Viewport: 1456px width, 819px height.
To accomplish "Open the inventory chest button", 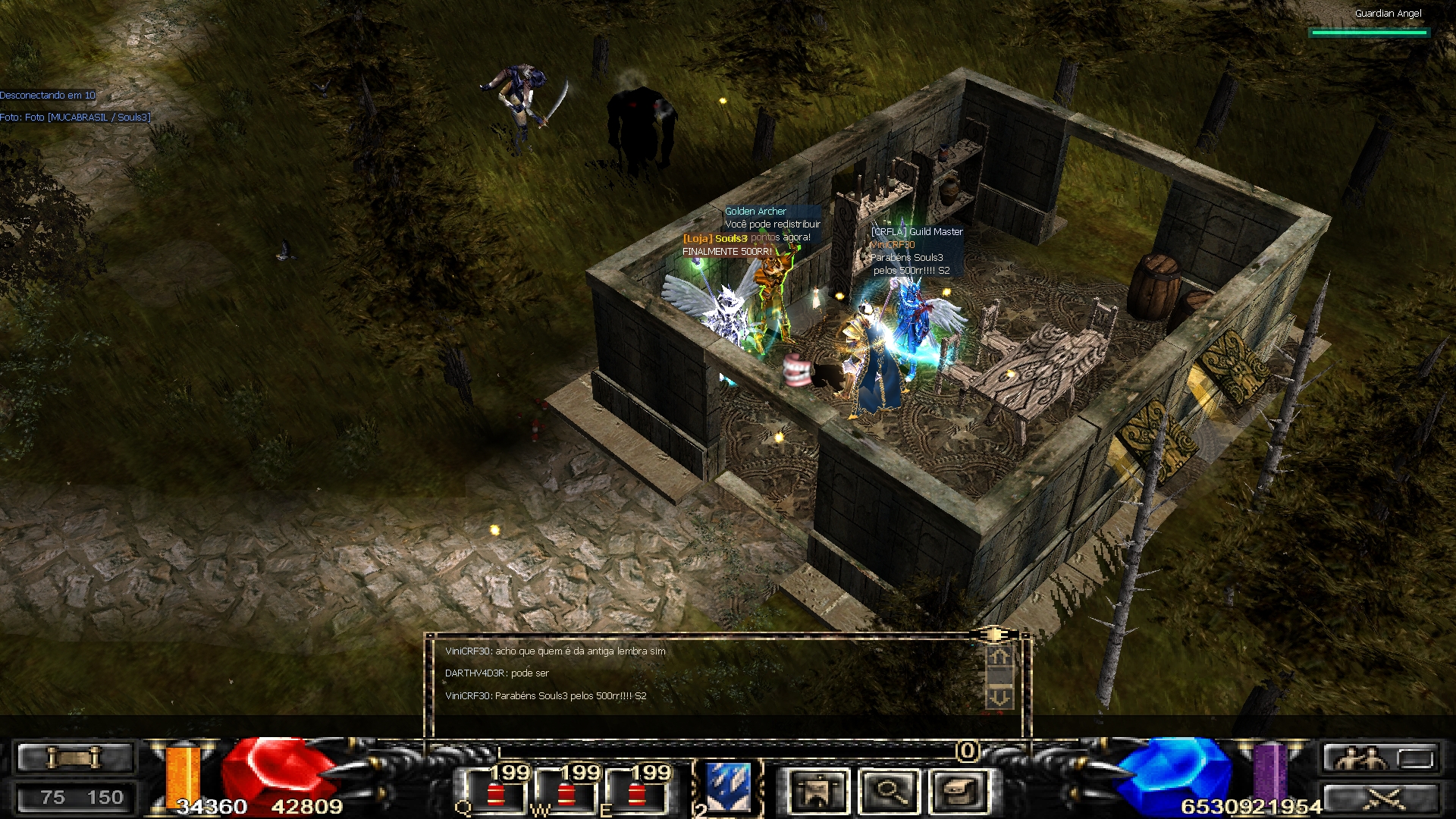I will (x=961, y=791).
